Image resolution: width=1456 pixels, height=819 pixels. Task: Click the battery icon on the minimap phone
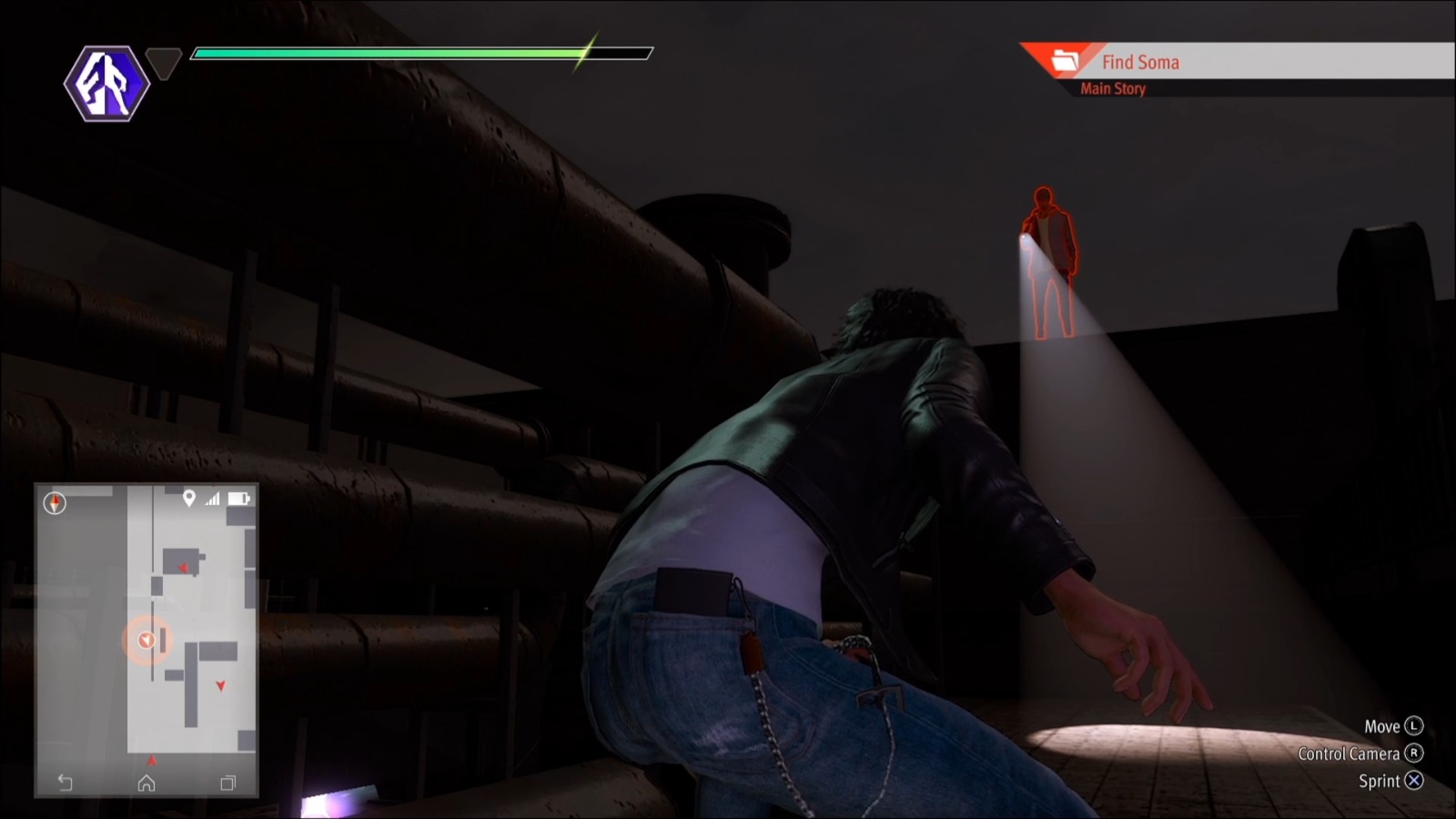click(x=240, y=498)
